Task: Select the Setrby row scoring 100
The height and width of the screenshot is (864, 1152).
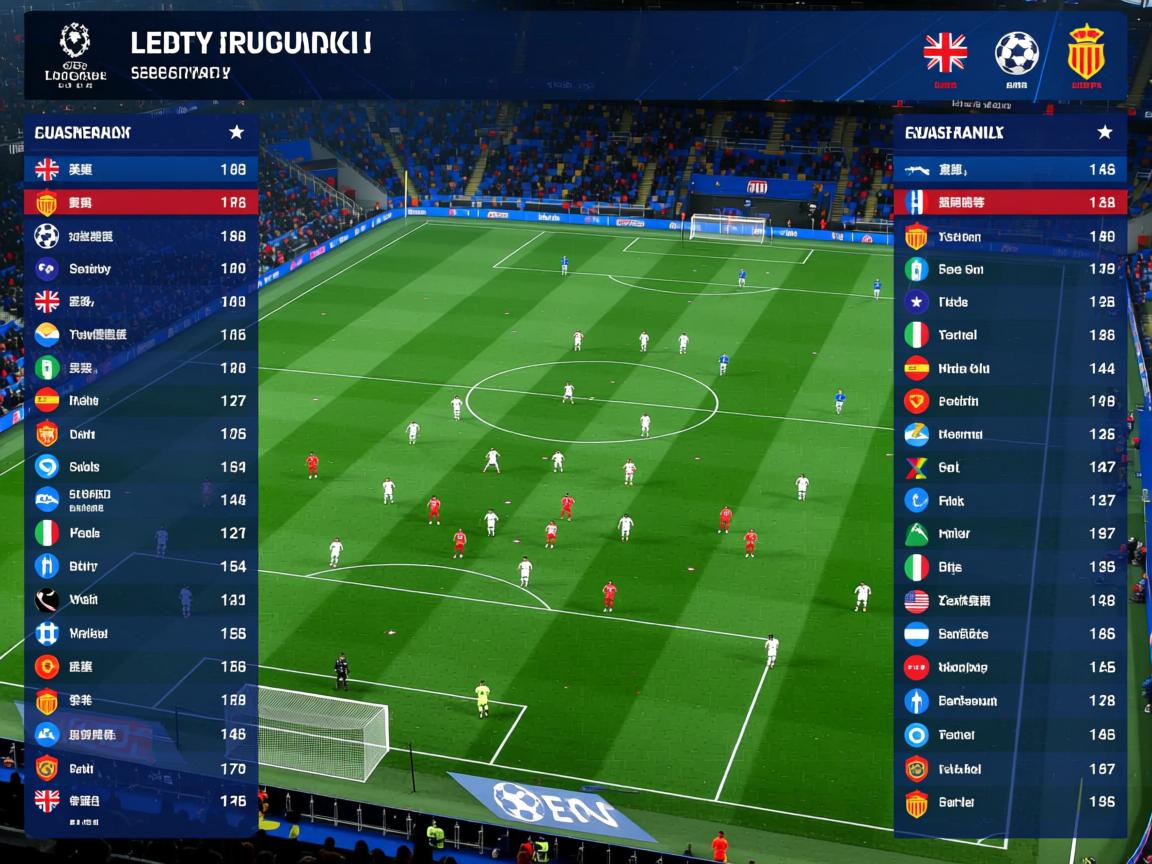Action: (140, 268)
